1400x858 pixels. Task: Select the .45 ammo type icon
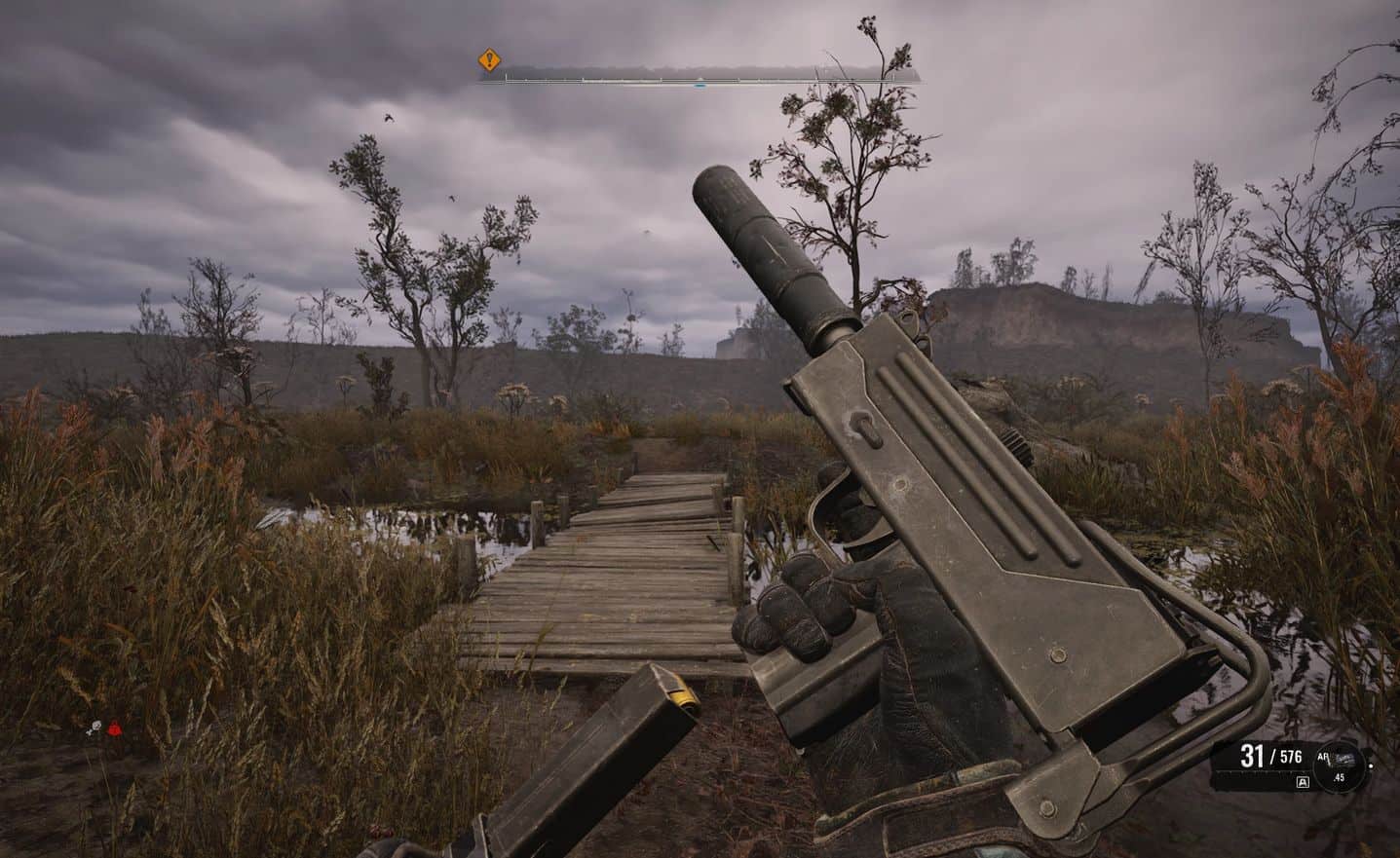coord(1339,776)
